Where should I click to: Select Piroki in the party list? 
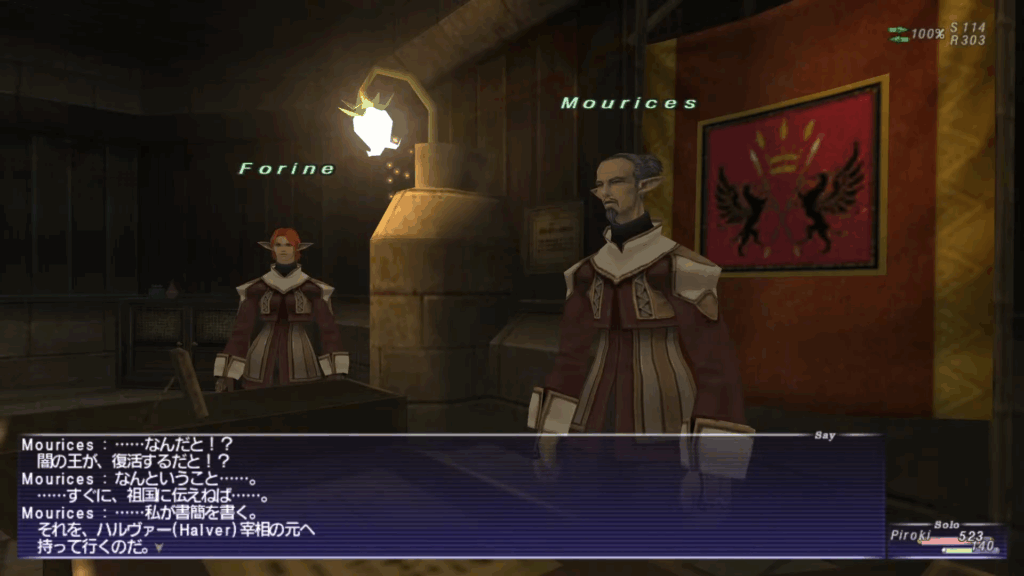(910, 535)
